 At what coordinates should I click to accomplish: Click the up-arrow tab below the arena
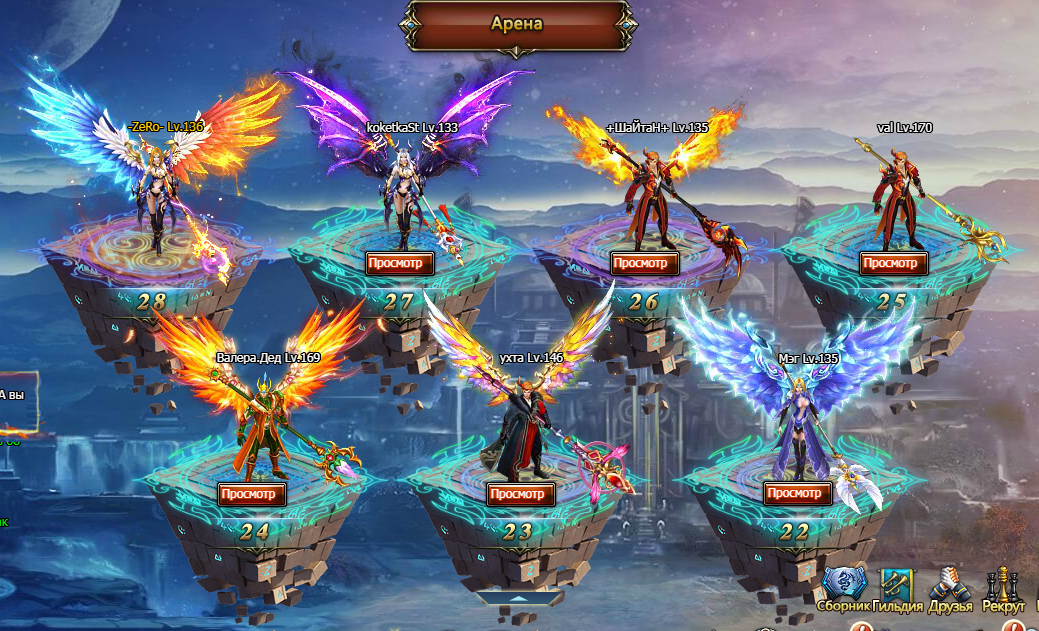point(519,598)
